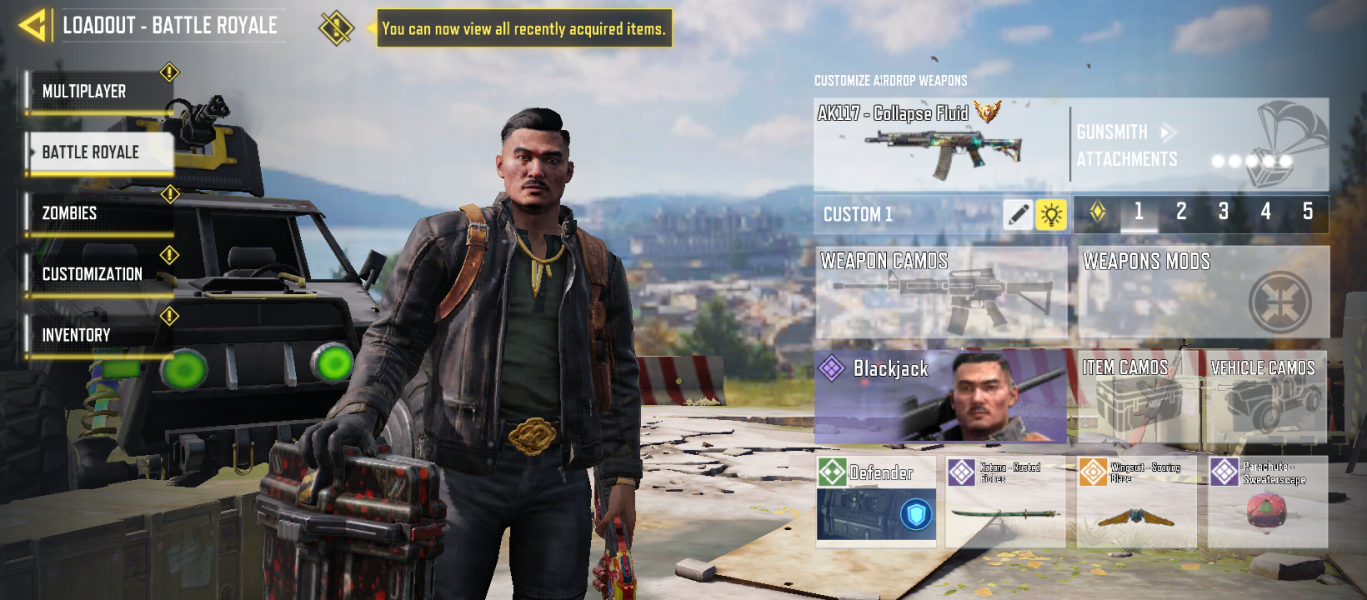Switch to loadout slot 2

[1181, 212]
